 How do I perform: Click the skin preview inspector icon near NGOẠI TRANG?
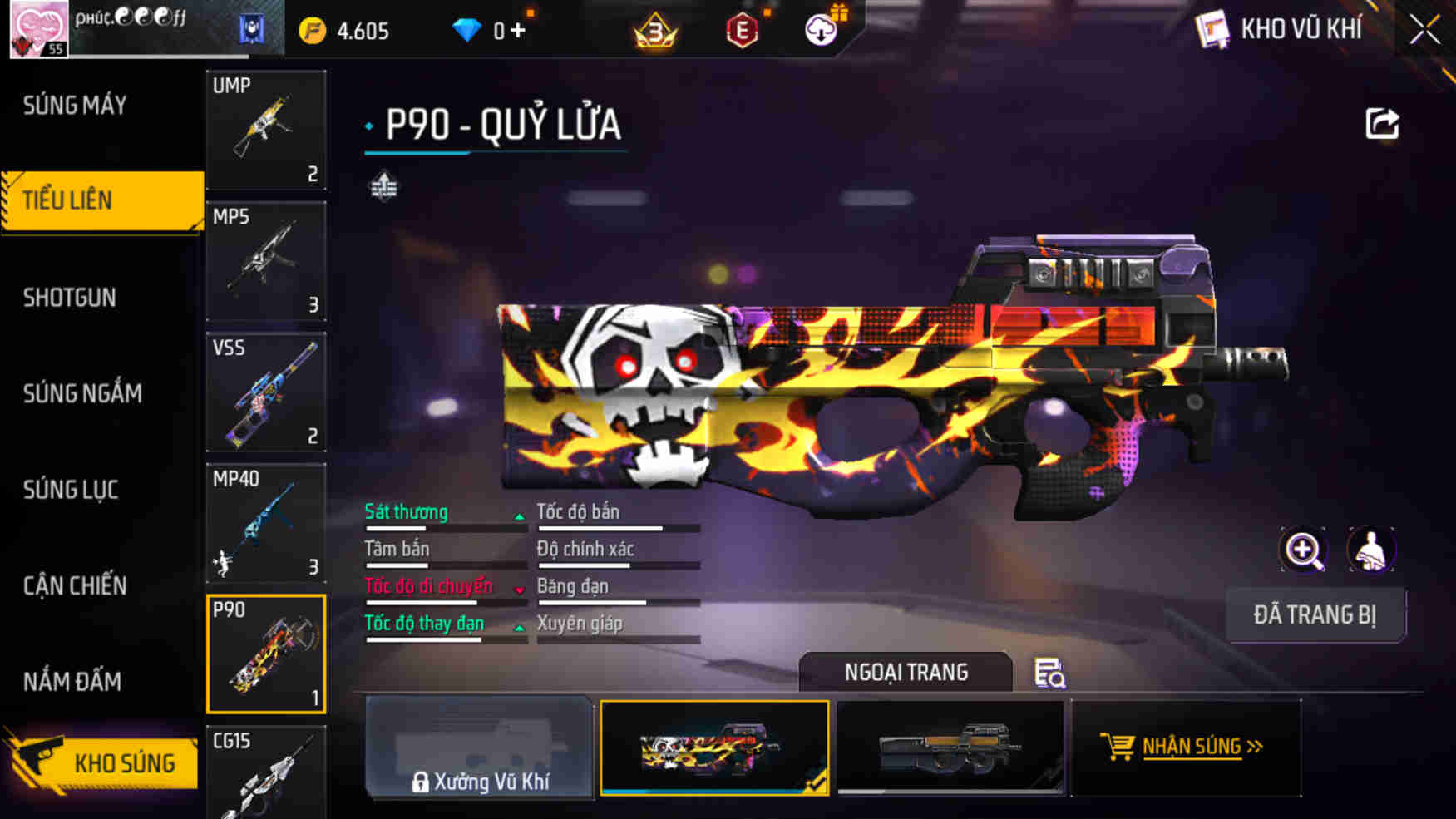pyautogui.click(x=1049, y=675)
